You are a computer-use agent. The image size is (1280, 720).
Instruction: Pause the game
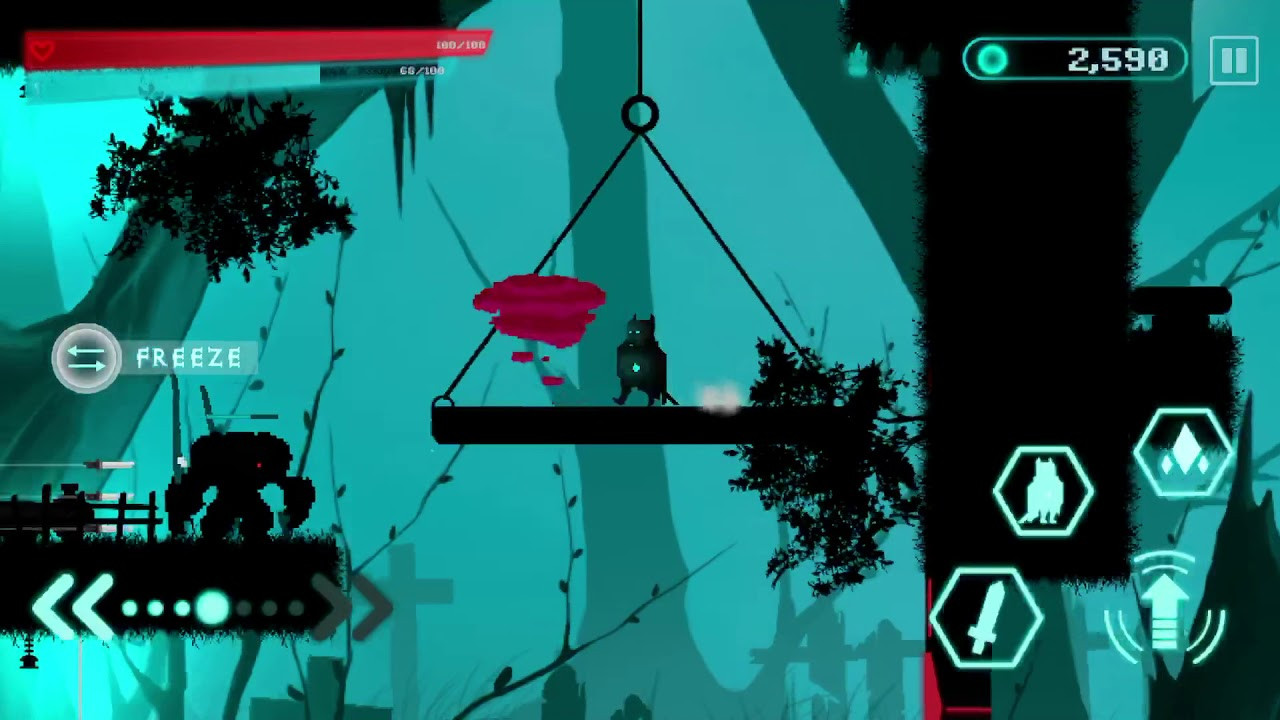point(1233,61)
